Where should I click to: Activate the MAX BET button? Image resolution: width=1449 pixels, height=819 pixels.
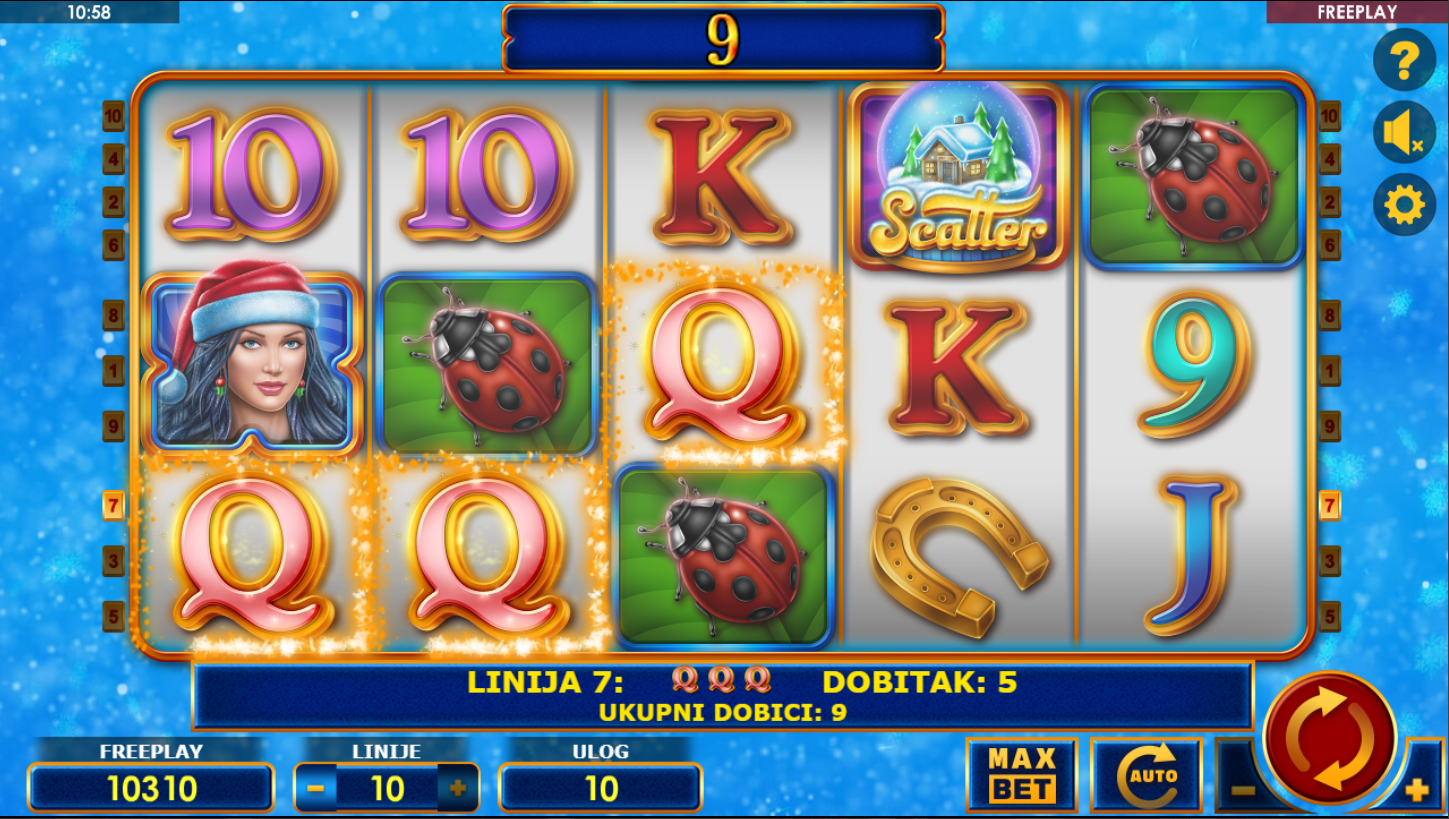(1021, 775)
